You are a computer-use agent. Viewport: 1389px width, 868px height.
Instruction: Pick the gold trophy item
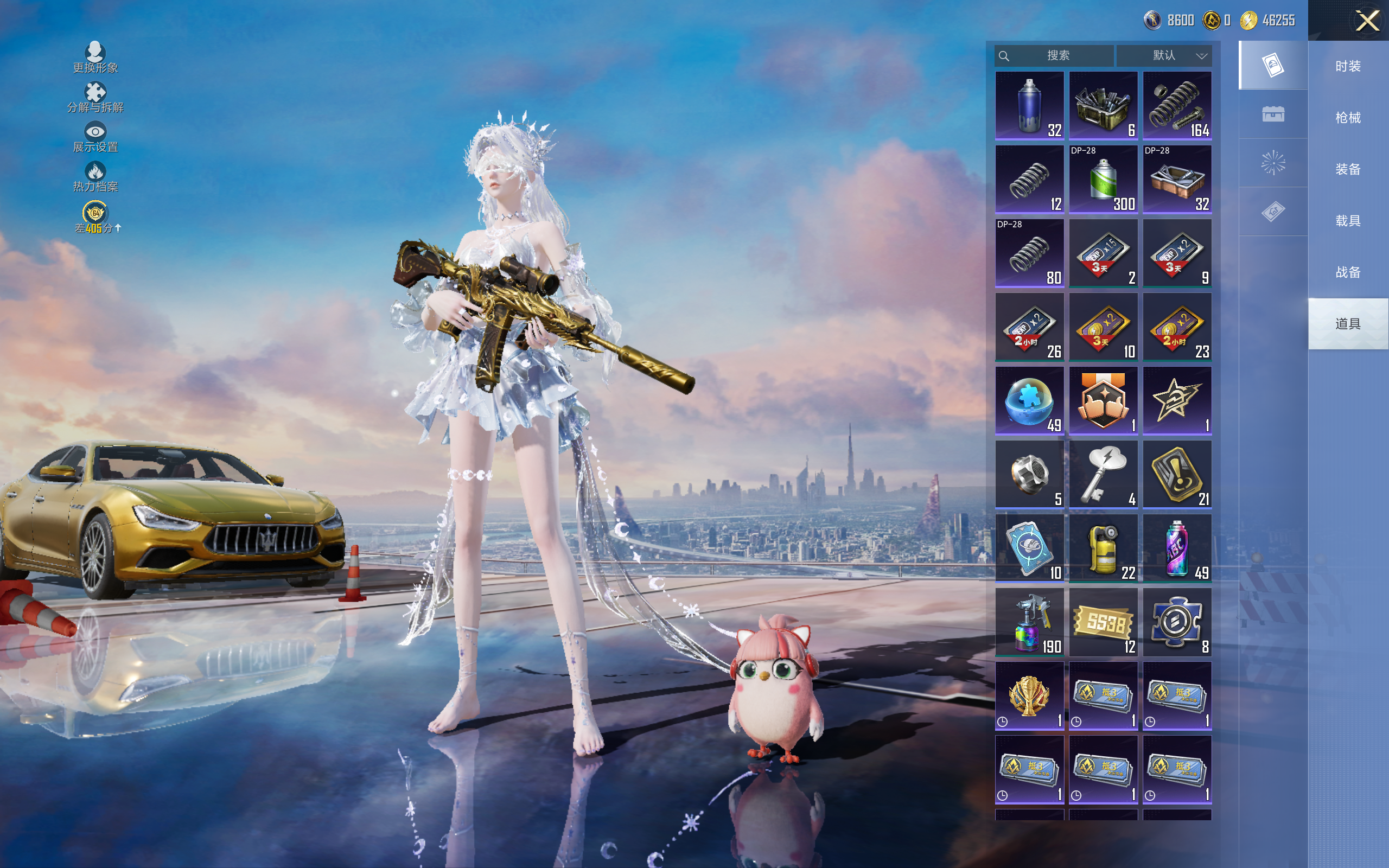1029,696
